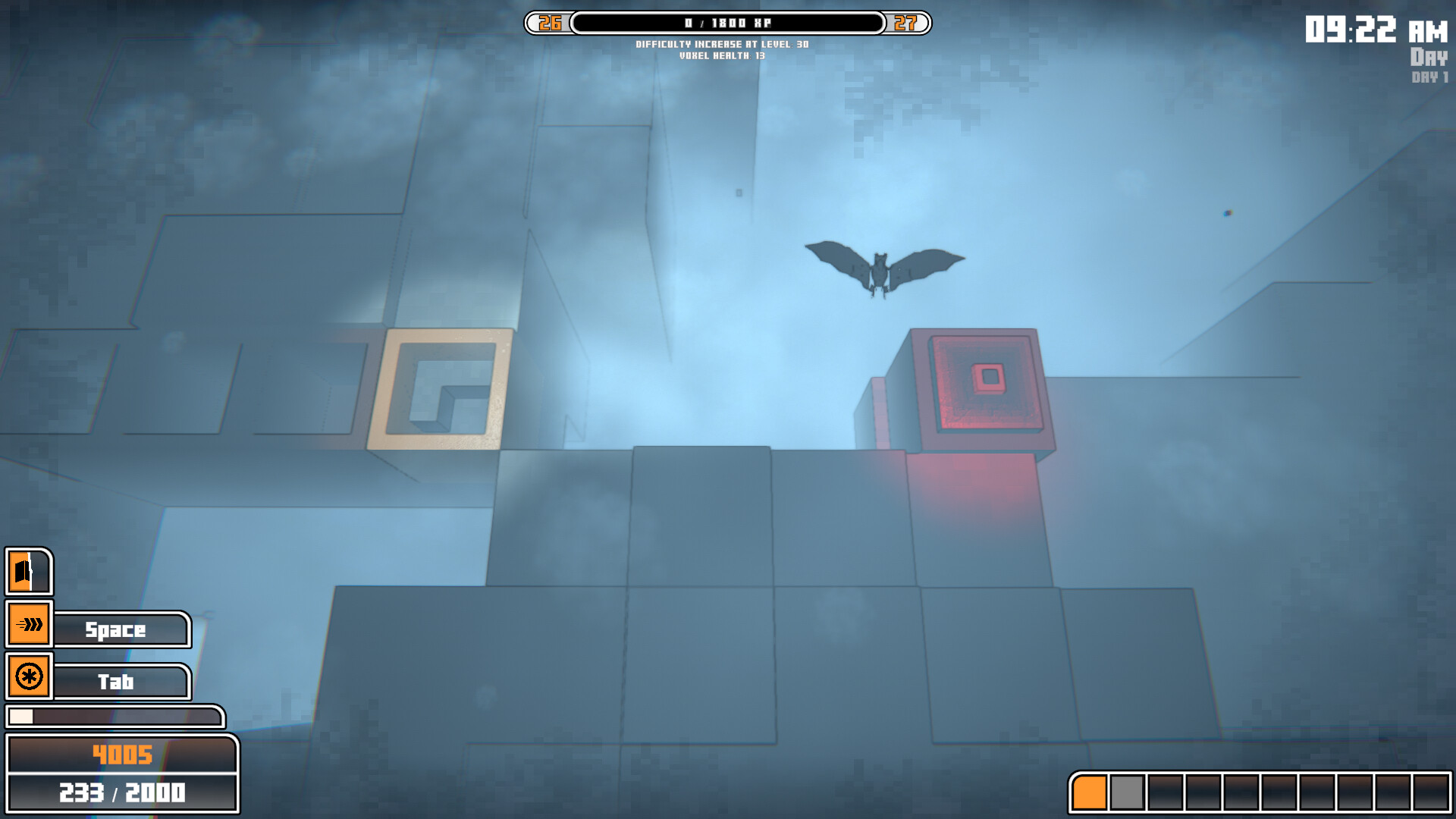The width and height of the screenshot is (1456, 819).
Task: Click the ability cooldown progress bar
Action: click(x=114, y=715)
